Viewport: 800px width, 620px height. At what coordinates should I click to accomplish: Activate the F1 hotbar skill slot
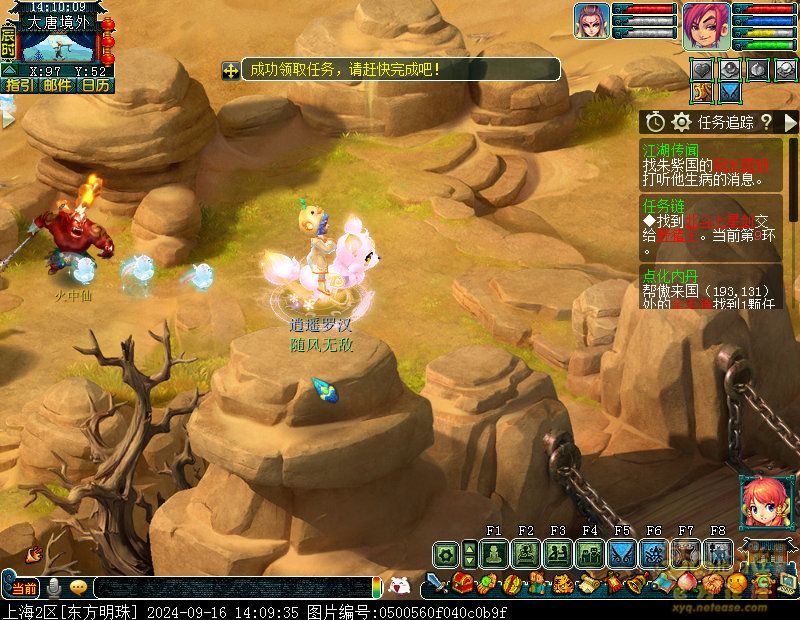pyautogui.click(x=493, y=553)
